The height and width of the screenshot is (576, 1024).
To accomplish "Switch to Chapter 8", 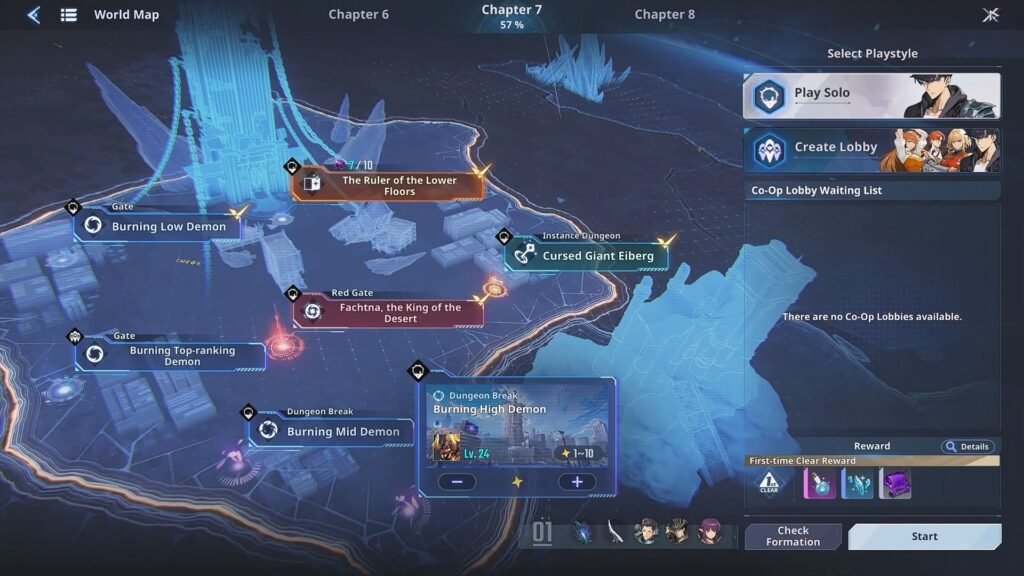I will click(664, 15).
